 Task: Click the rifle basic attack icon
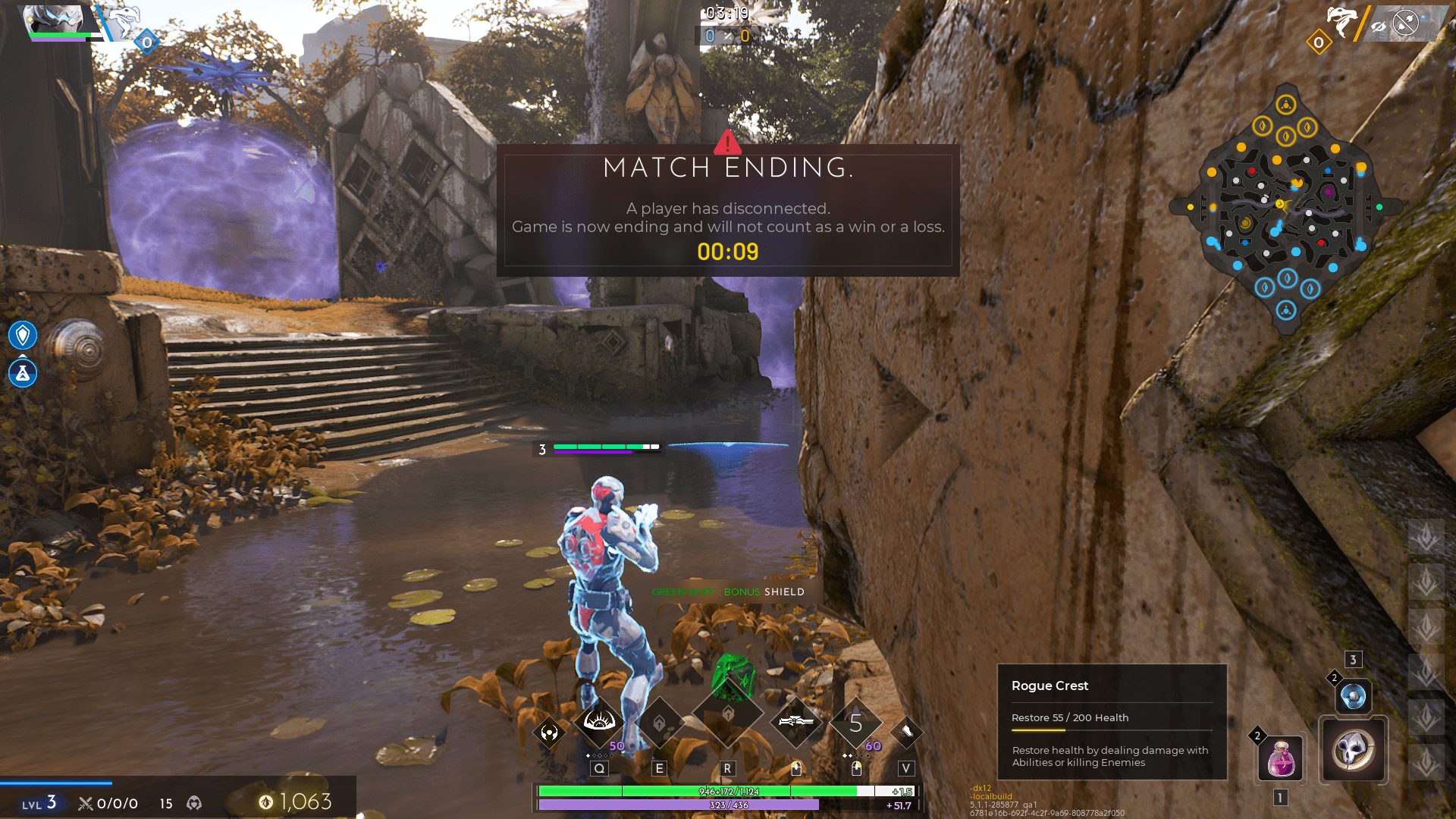pyautogui.click(x=795, y=722)
